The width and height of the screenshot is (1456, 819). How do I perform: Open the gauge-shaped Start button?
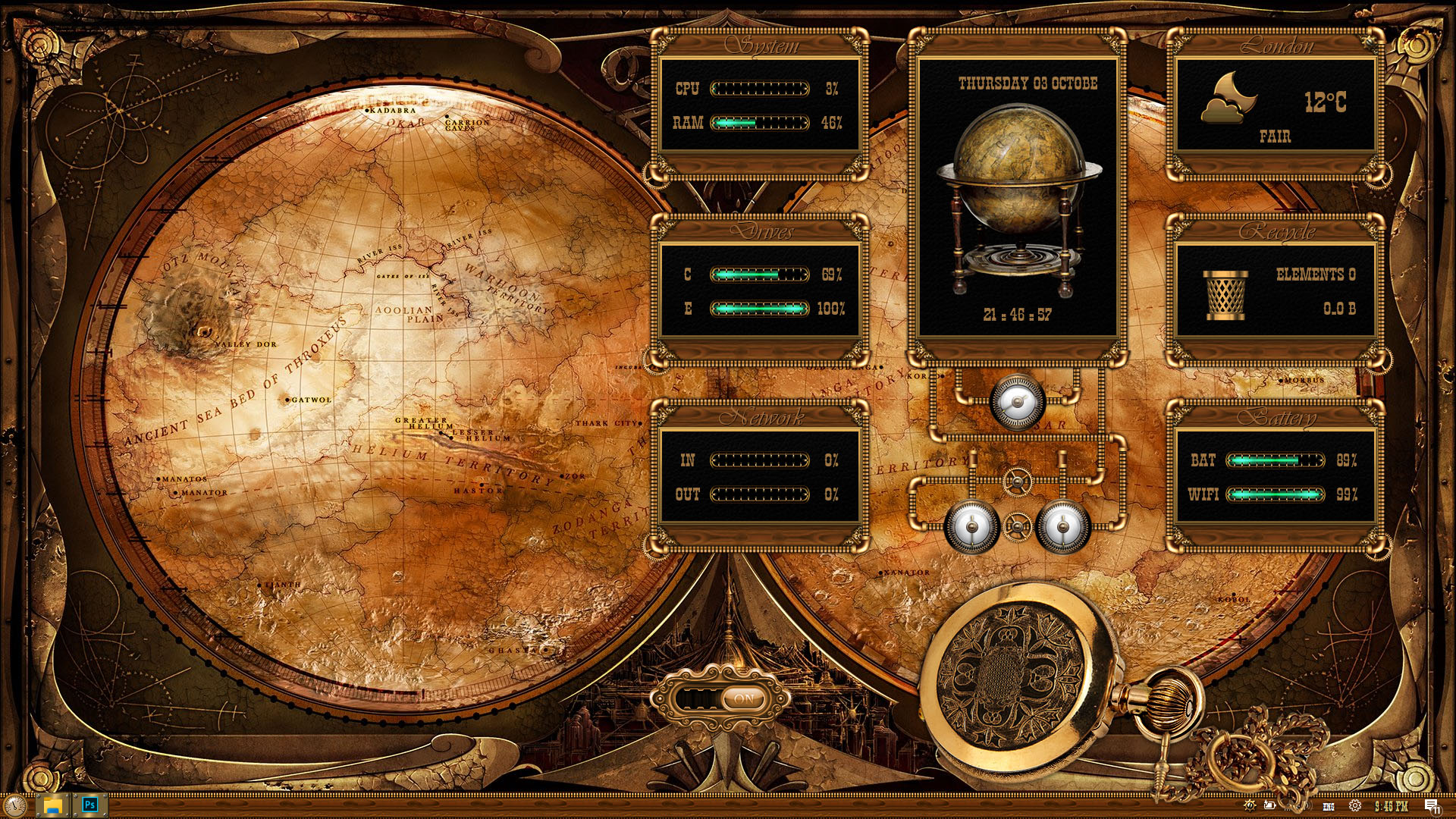pyautogui.click(x=14, y=805)
